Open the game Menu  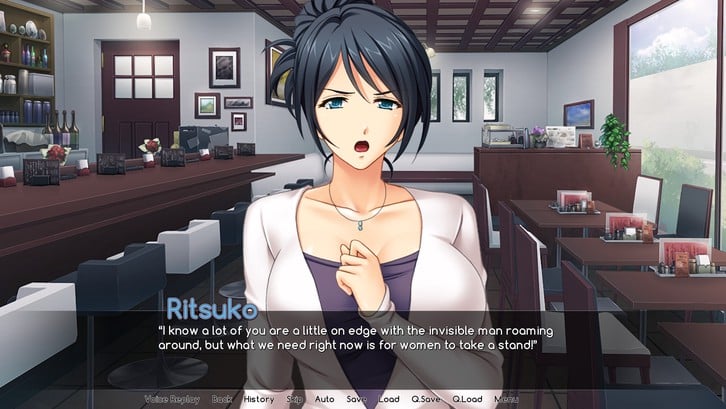pos(507,399)
